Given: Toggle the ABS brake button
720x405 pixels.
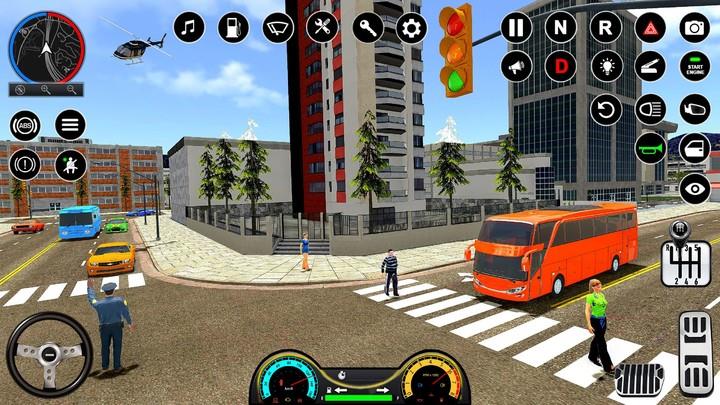Looking at the screenshot, I should [x=25, y=125].
